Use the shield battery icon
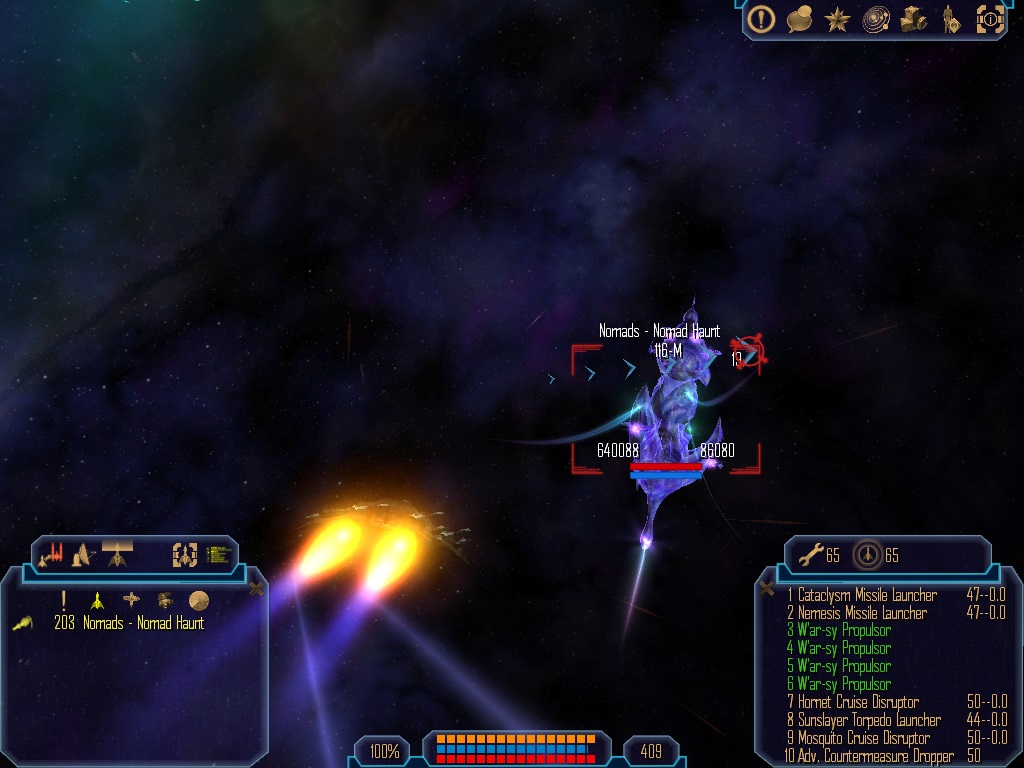1024x768 pixels. [866, 555]
